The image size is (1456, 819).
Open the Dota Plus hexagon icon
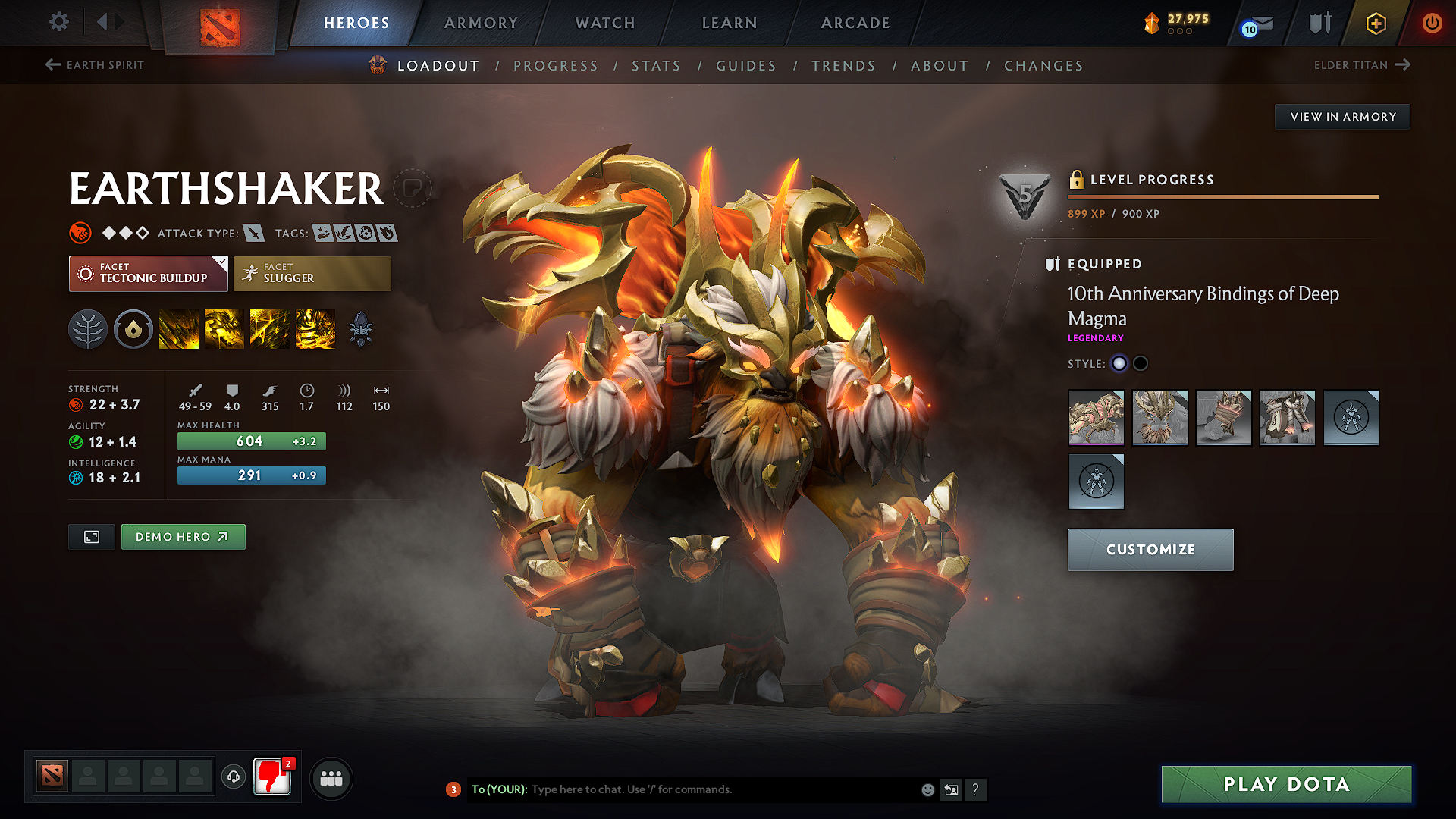click(1376, 23)
